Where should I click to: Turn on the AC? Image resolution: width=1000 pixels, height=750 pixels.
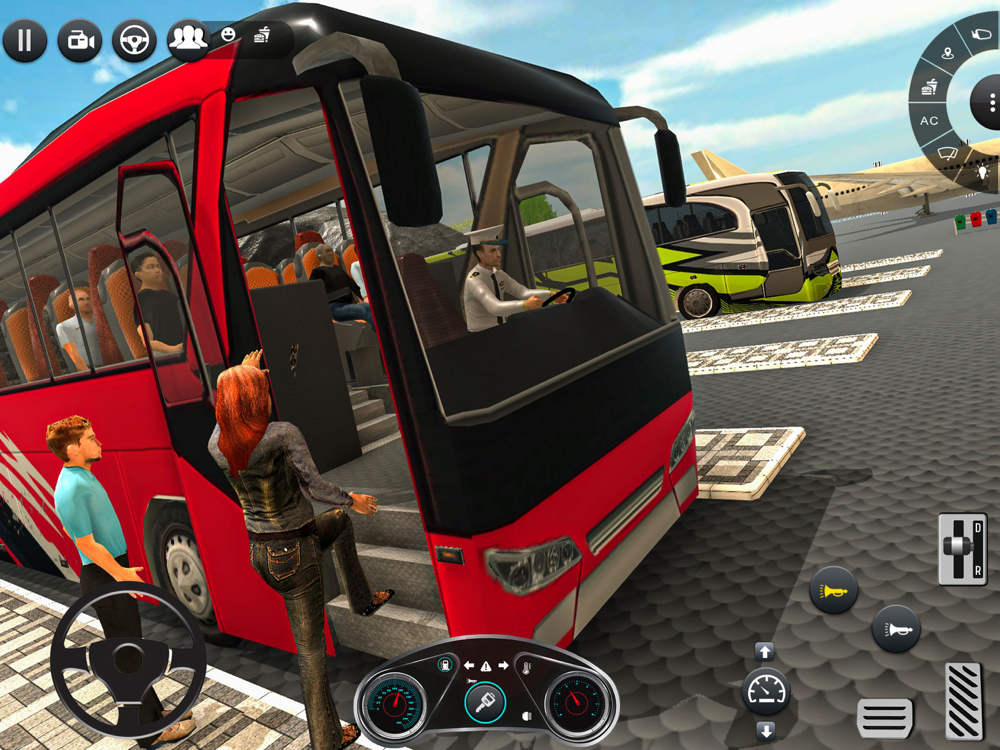929,121
